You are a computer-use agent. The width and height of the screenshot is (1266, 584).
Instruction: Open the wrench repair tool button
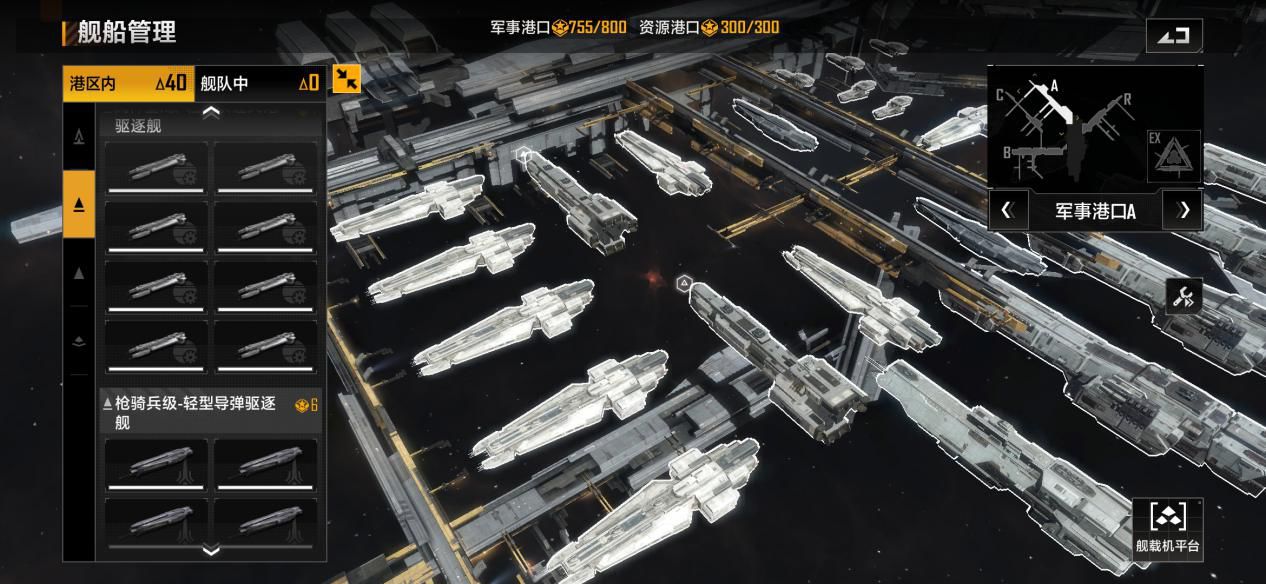[1184, 296]
